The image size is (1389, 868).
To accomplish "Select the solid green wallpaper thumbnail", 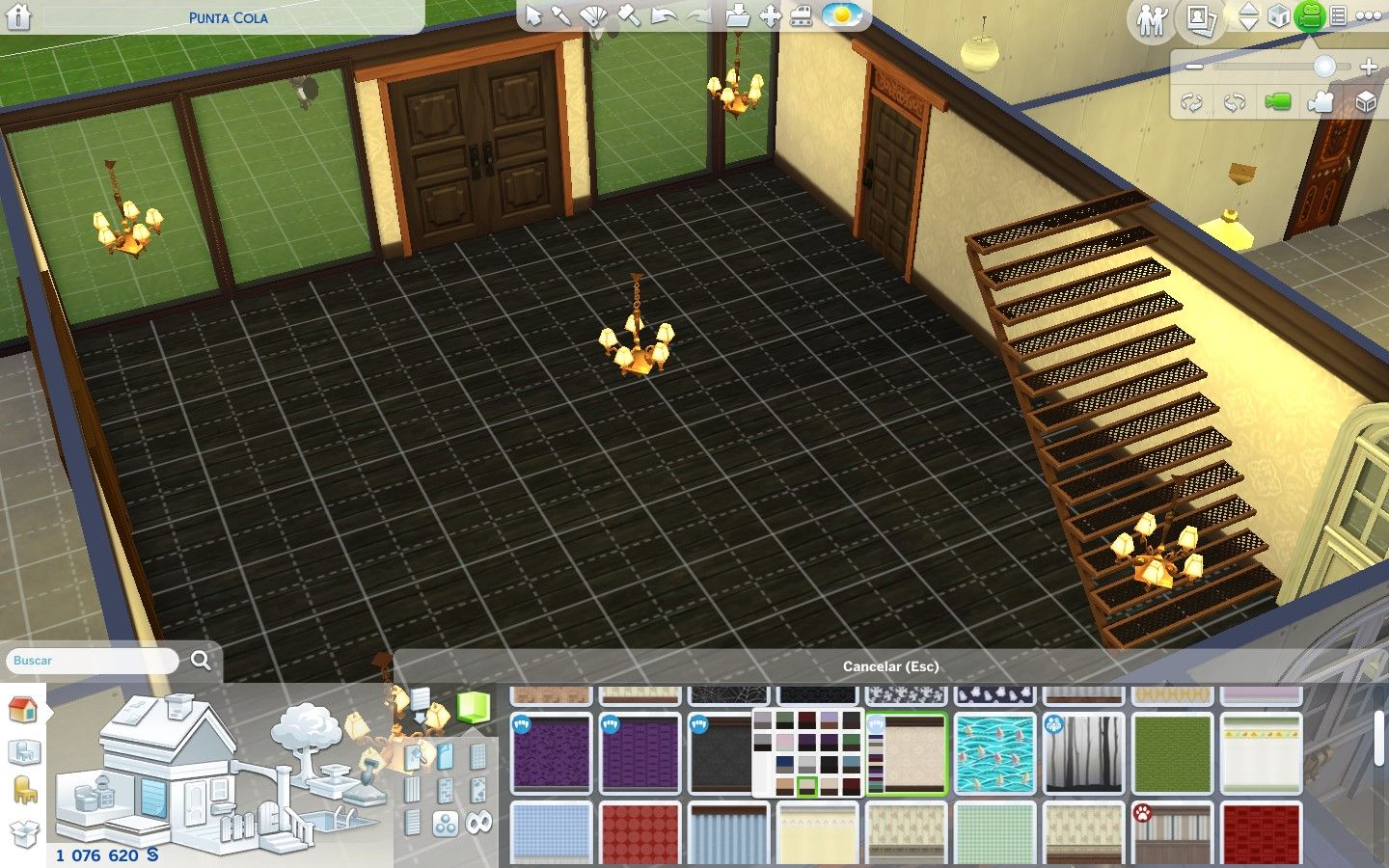I will 1172,753.
